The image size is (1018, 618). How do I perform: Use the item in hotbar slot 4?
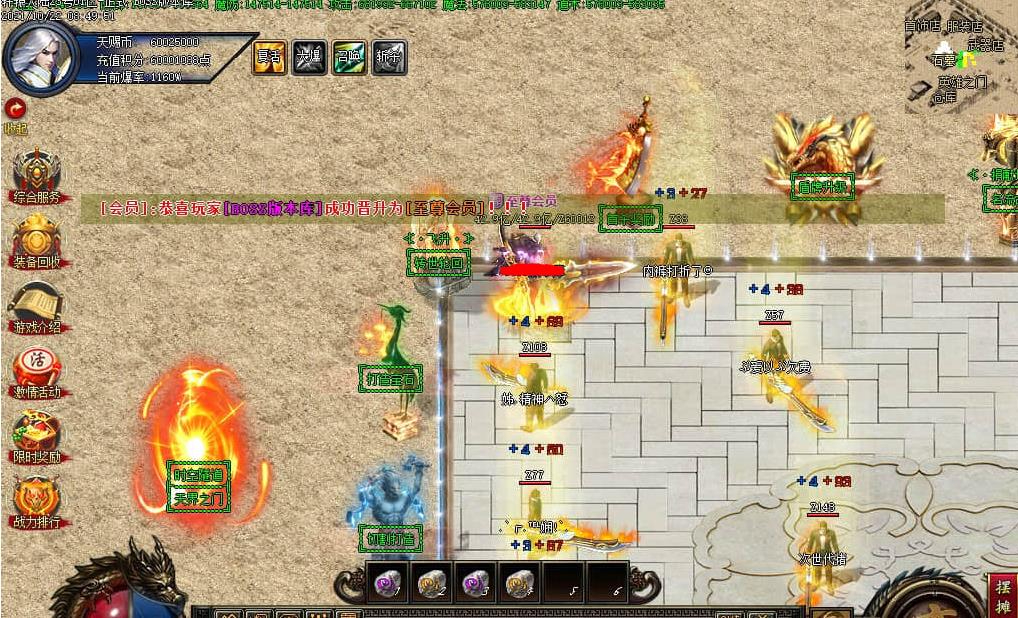[x=518, y=582]
